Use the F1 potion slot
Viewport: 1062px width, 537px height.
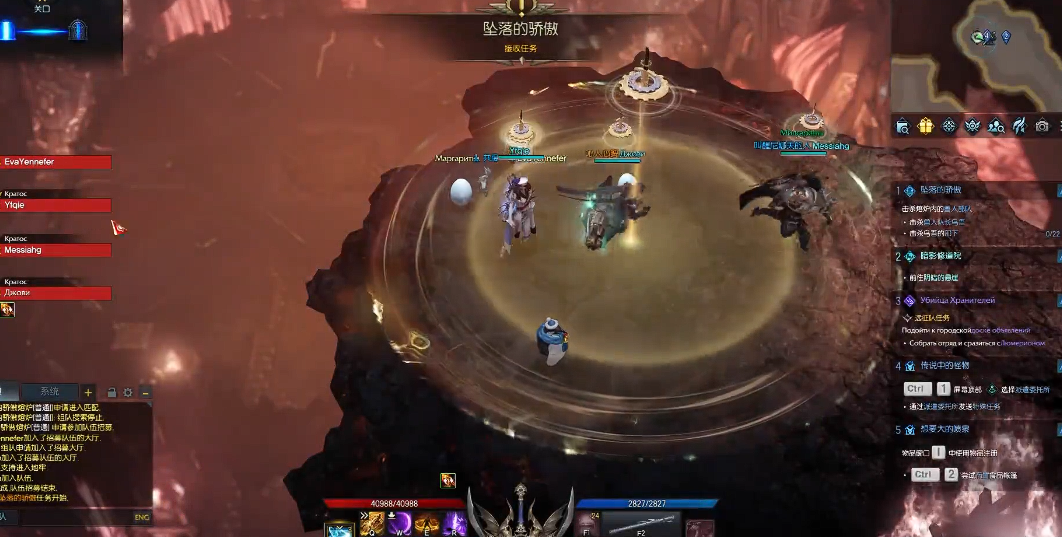pyautogui.click(x=586, y=525)
